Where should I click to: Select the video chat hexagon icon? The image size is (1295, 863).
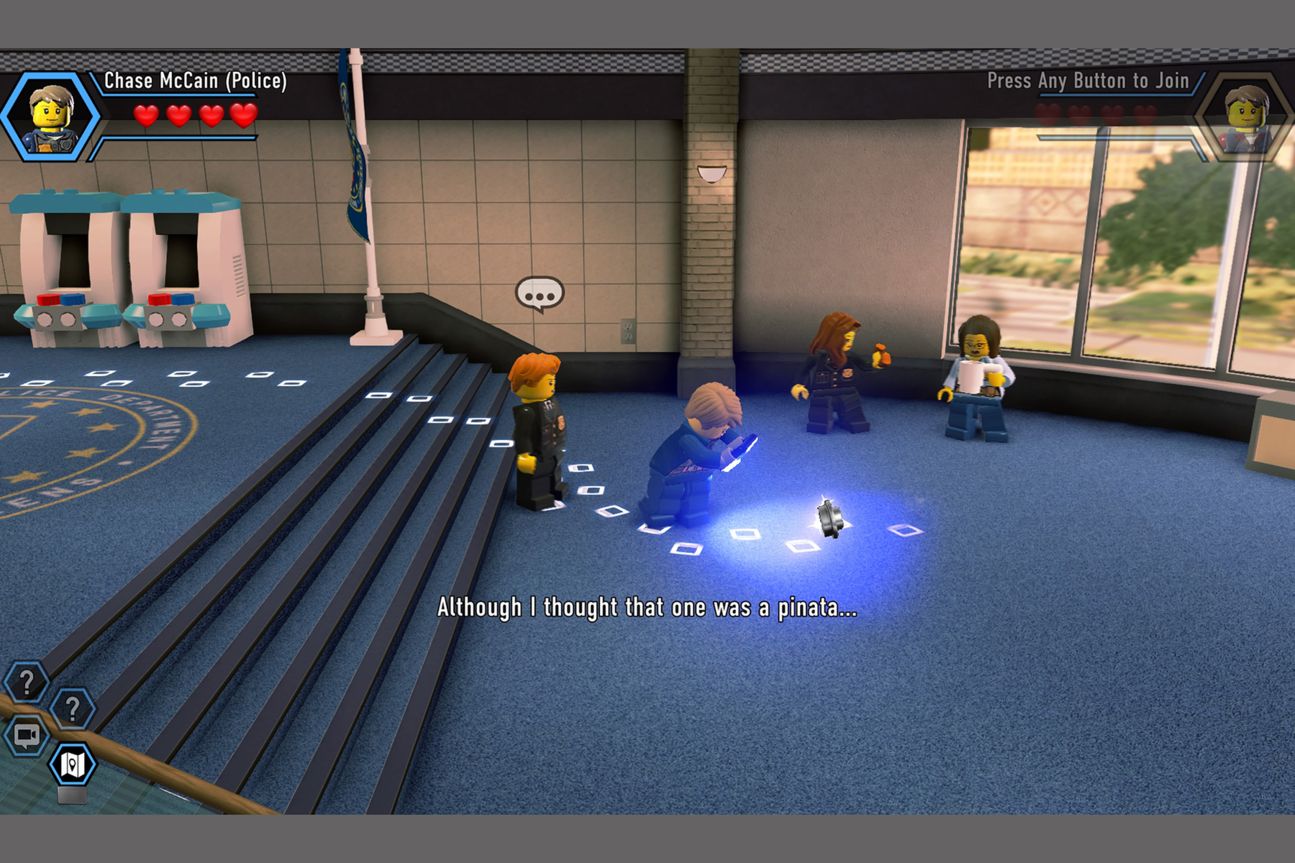[x=24, y=733]
